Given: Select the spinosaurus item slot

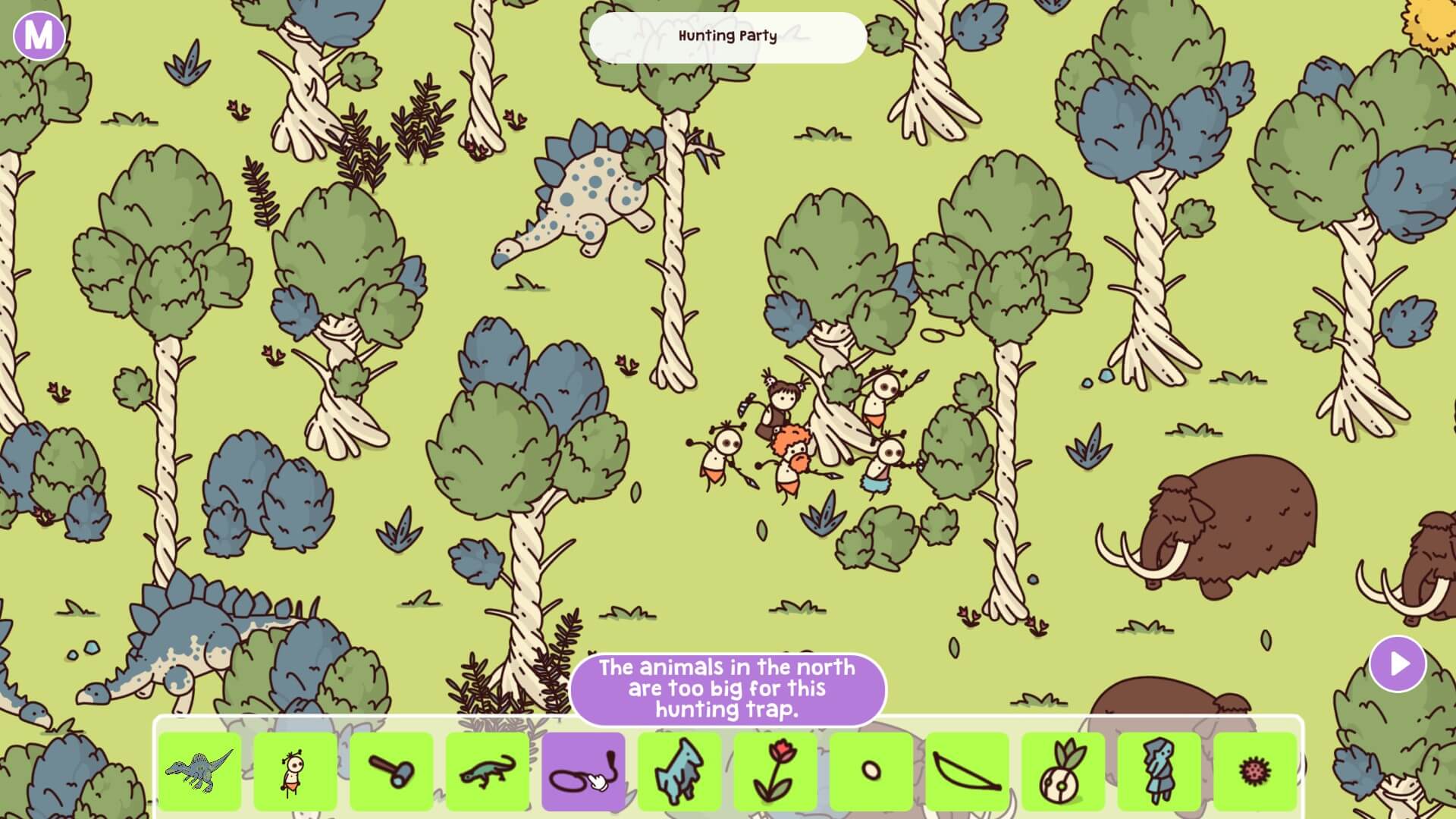Looking at the screenshot, I should coord(200,771).
